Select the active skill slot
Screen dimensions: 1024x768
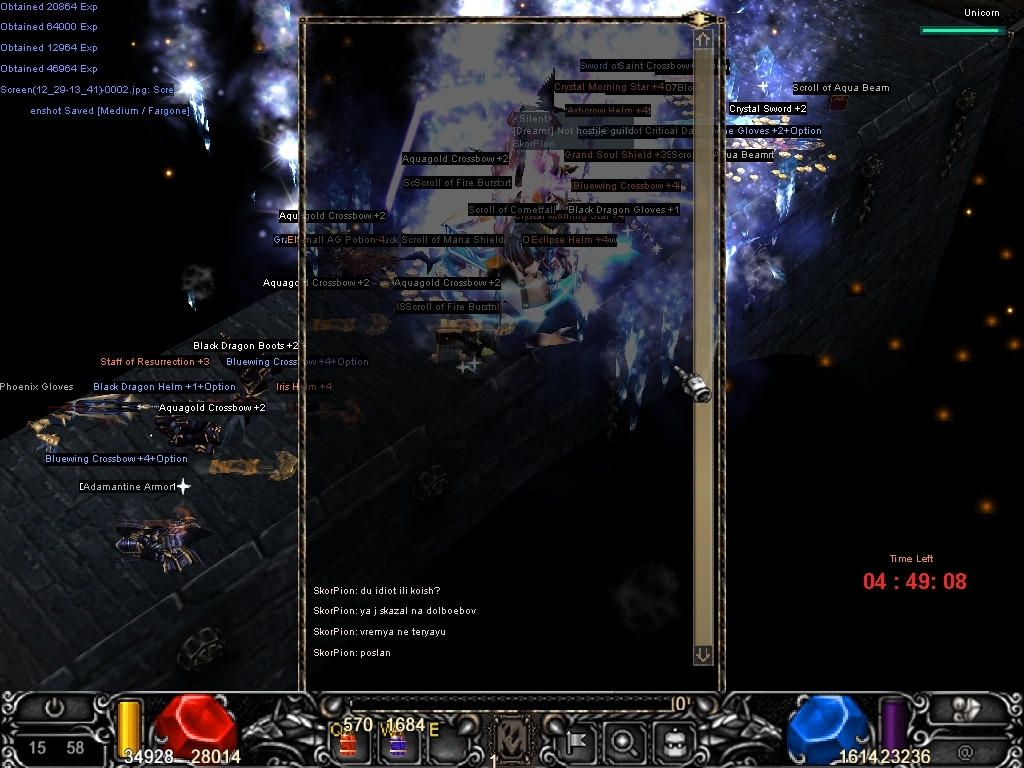click(x=510, y=741)
